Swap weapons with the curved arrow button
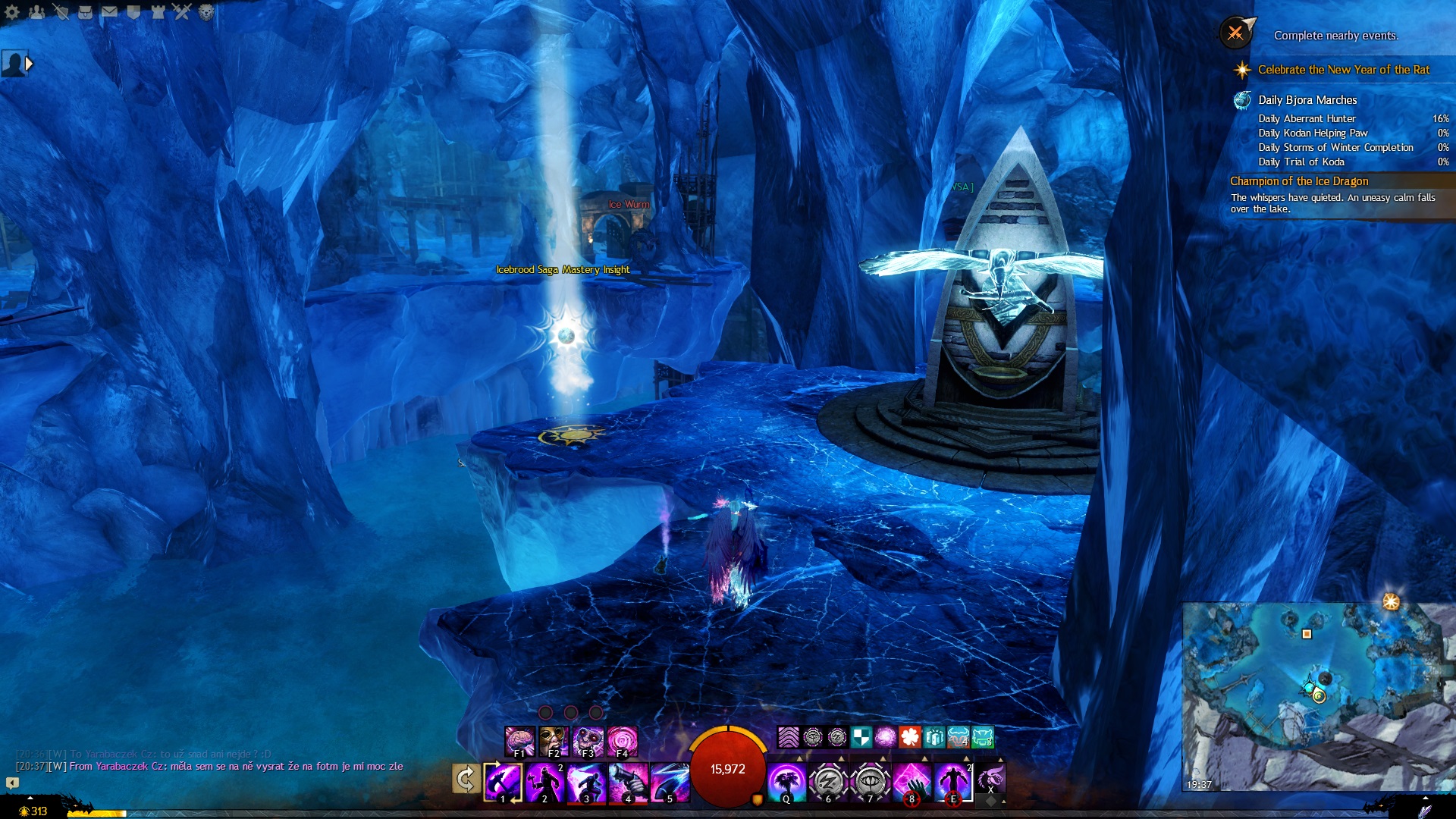Image resolution: width=1456 pixels, height=819 pixels. pos(466,779)
